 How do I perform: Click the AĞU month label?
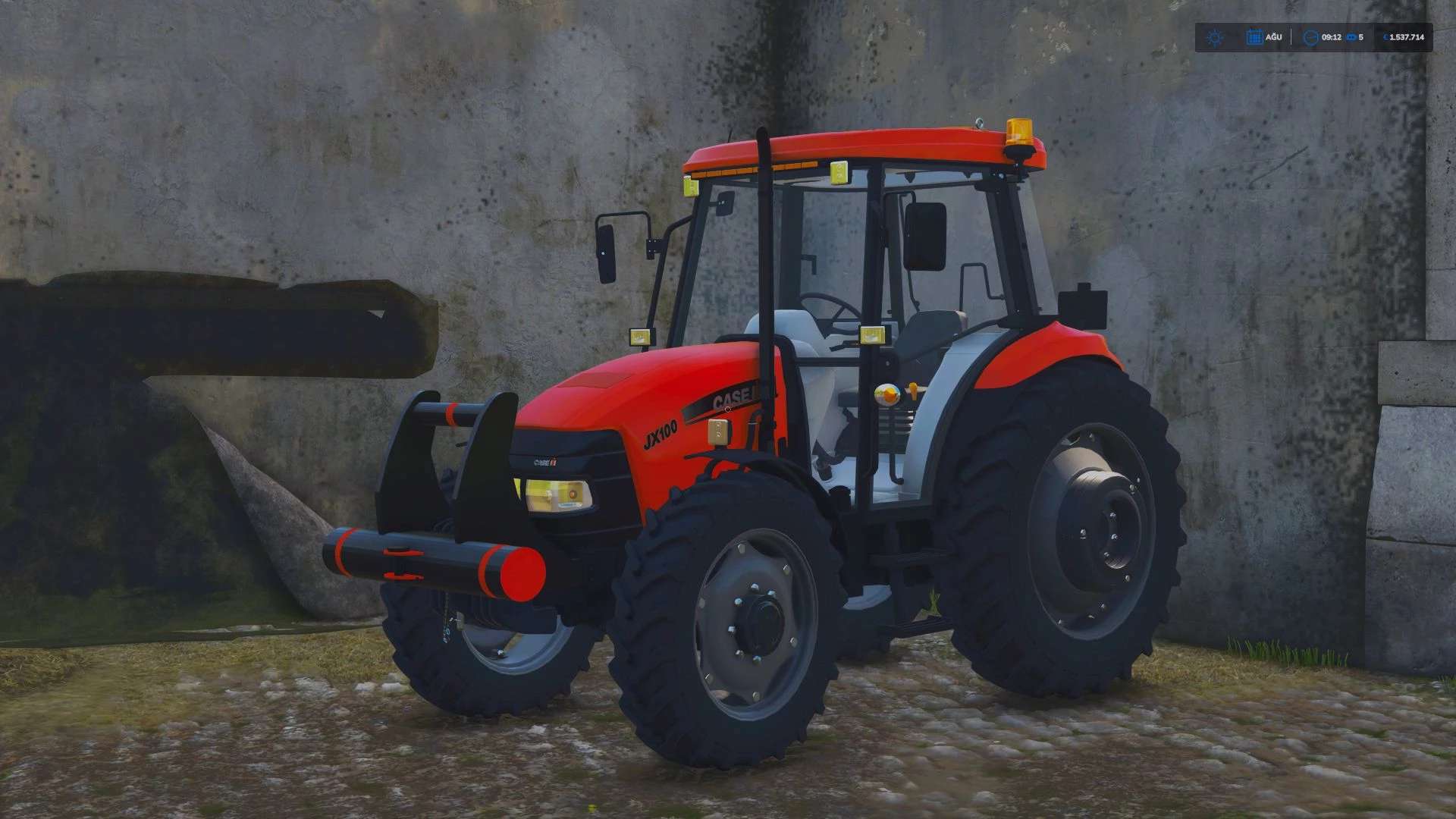tap(1274, 36)
